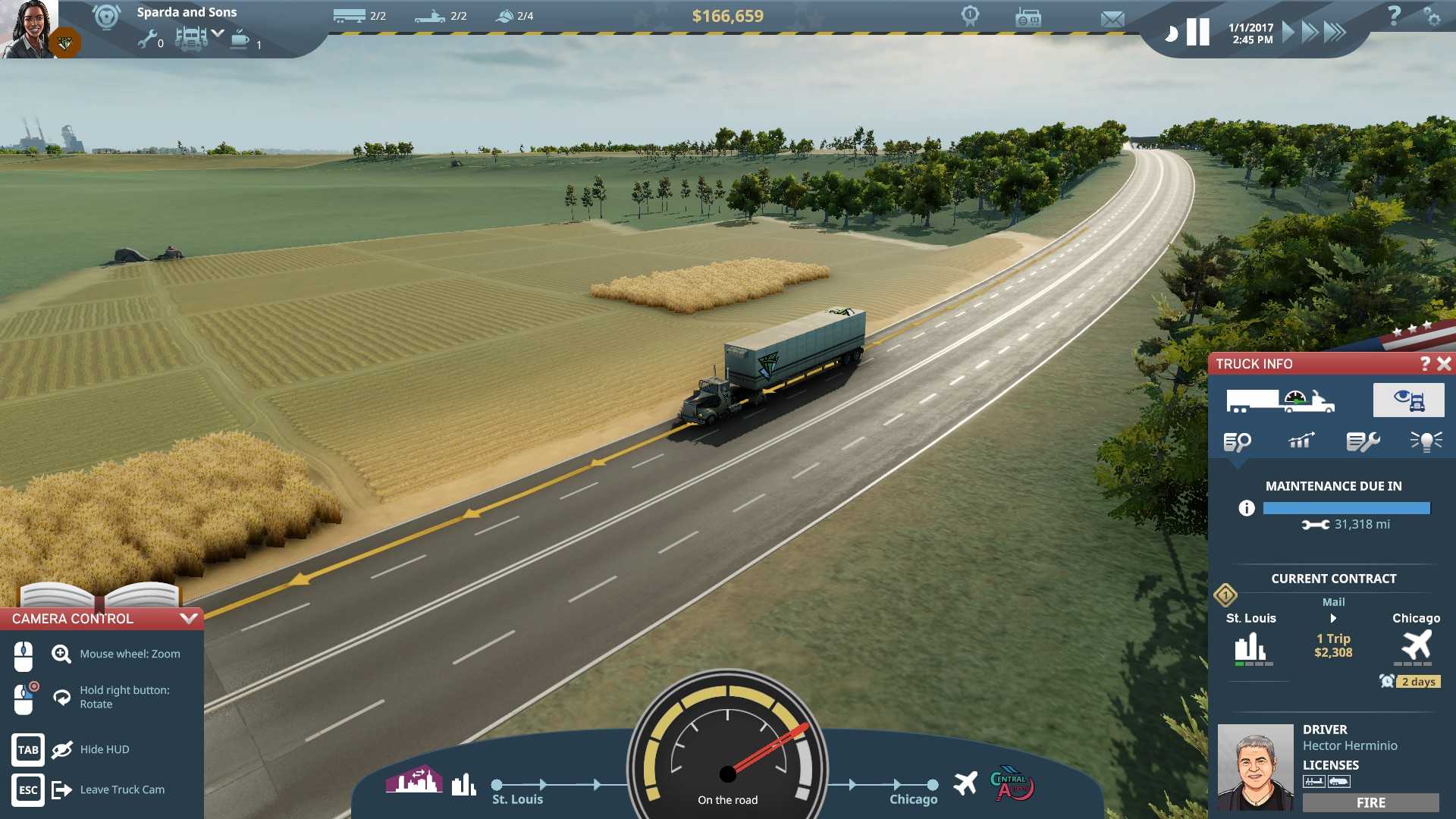
Task: Open the Sparda and Sons company badge
Action: 105,17
